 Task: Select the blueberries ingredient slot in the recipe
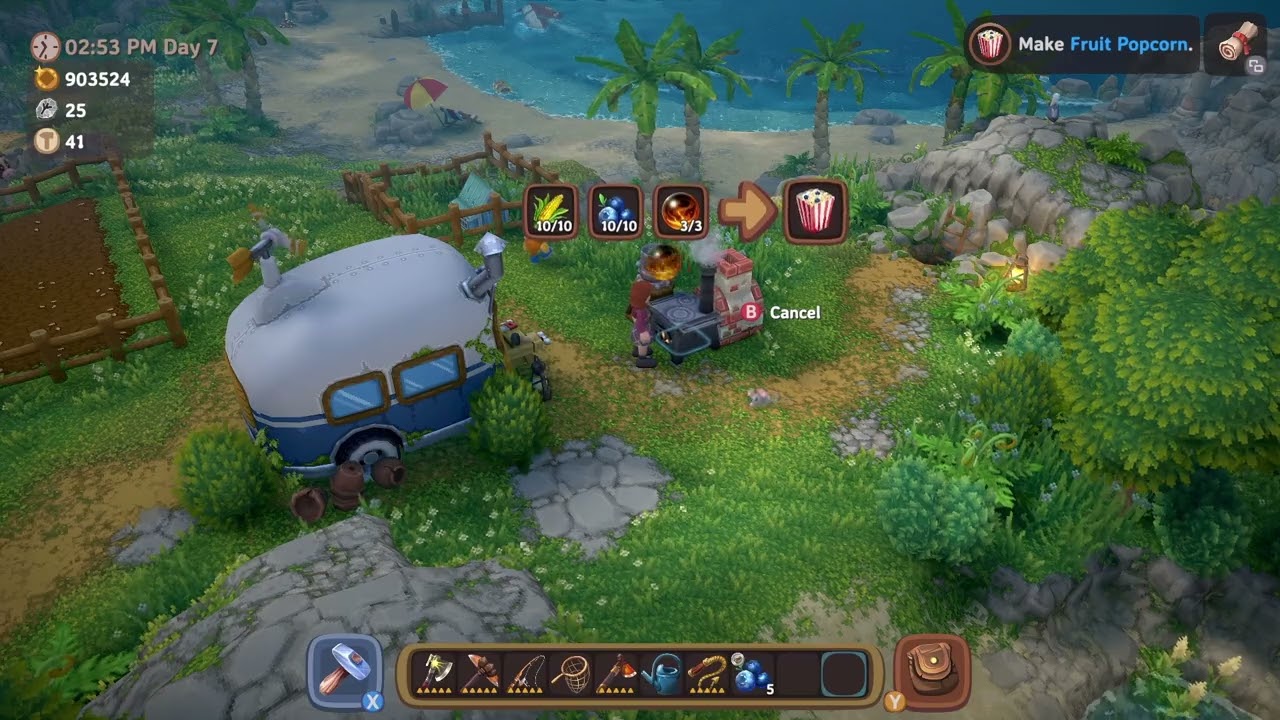click(617, 211)
